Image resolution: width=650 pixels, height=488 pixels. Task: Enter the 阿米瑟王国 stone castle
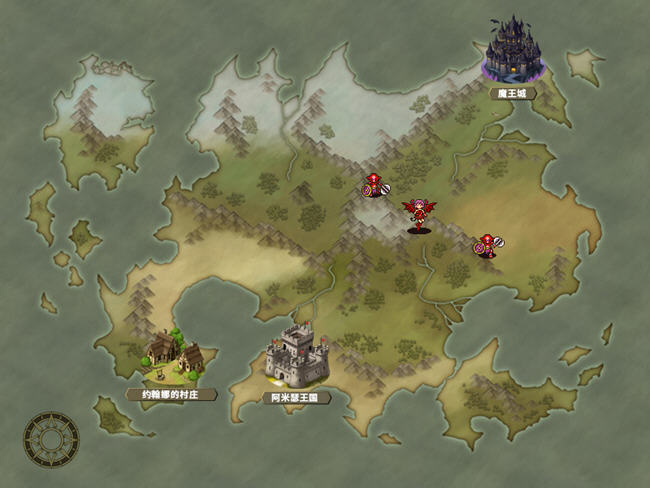tap(296, 355)
